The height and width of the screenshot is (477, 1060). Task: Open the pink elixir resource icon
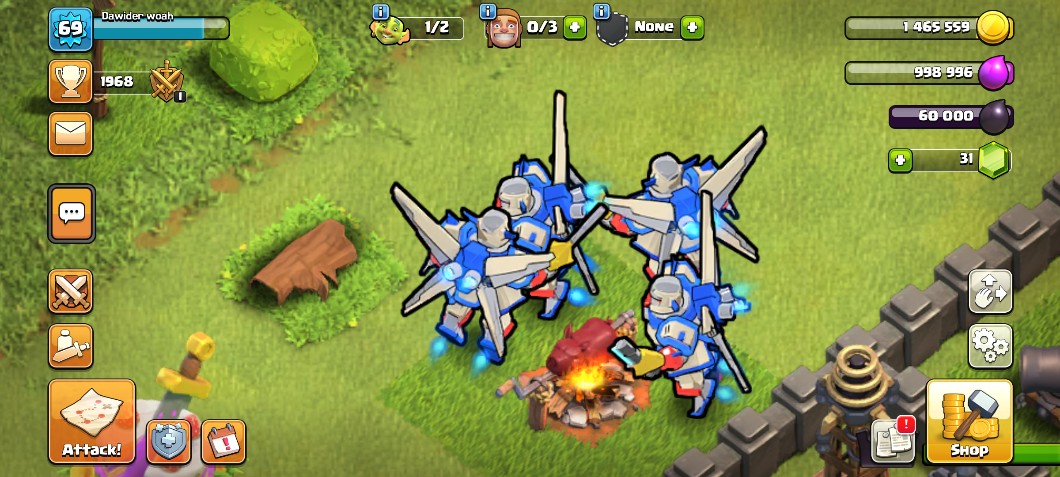click(x=994, y=73)
